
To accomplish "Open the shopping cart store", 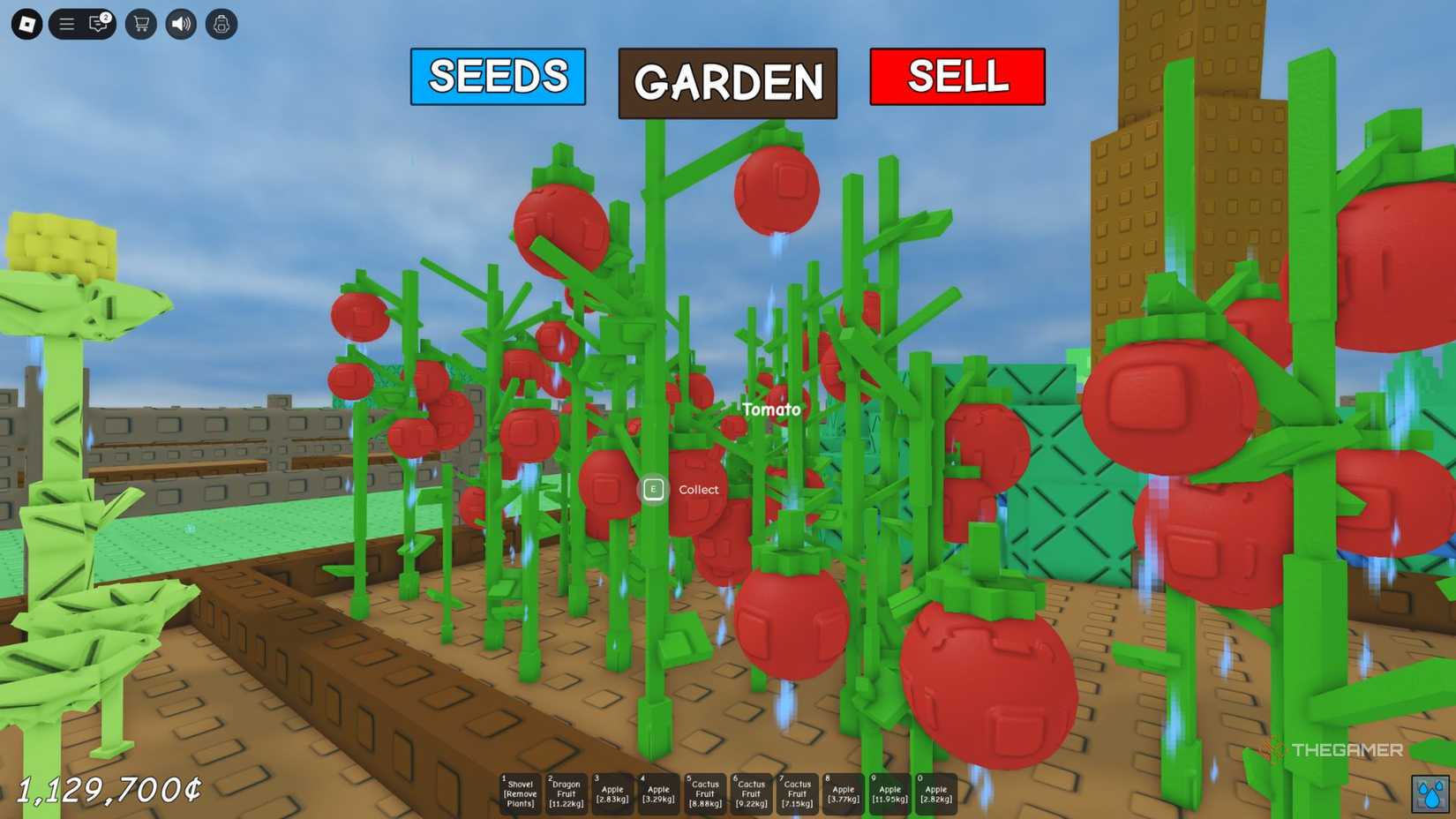I will point(139,24).
